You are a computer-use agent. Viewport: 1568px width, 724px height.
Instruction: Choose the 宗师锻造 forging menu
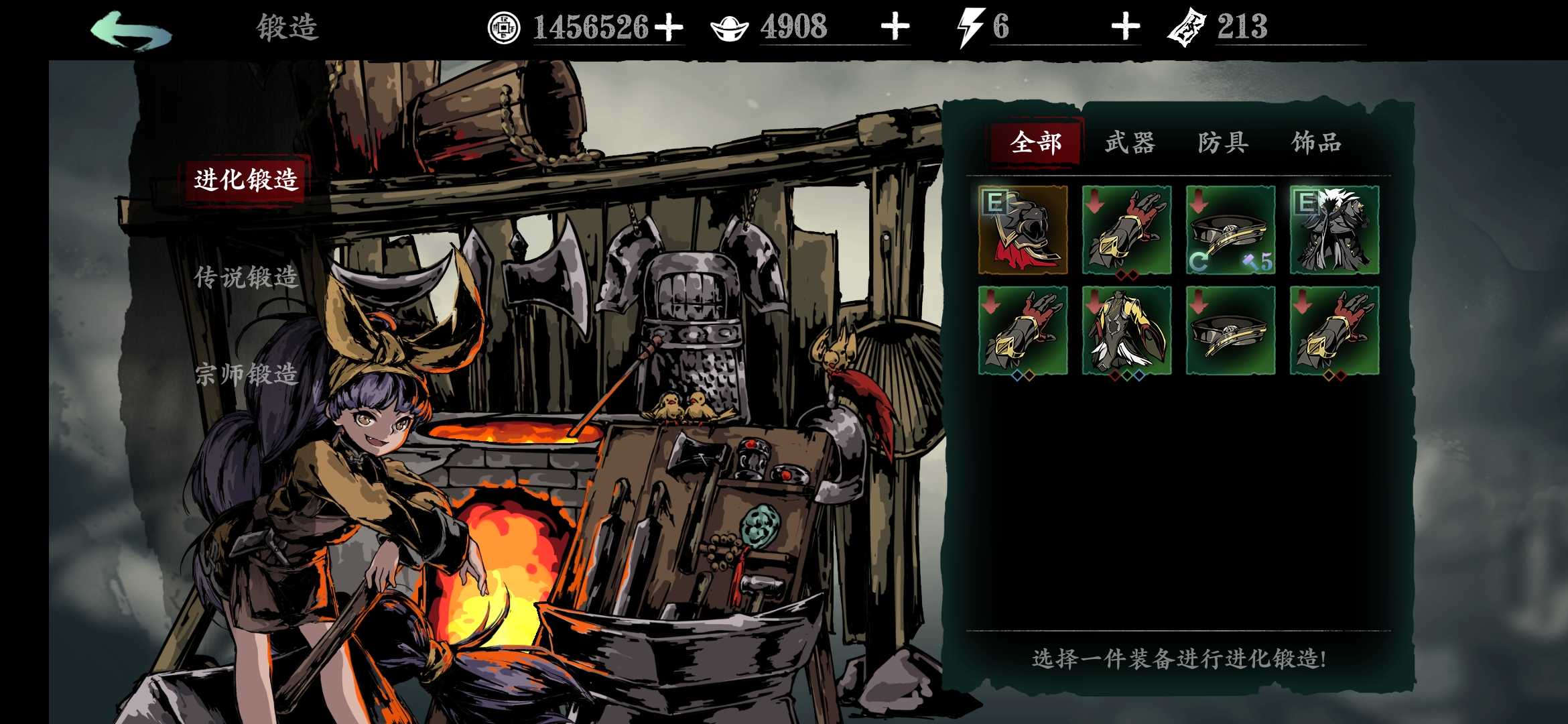pos(246,373)
